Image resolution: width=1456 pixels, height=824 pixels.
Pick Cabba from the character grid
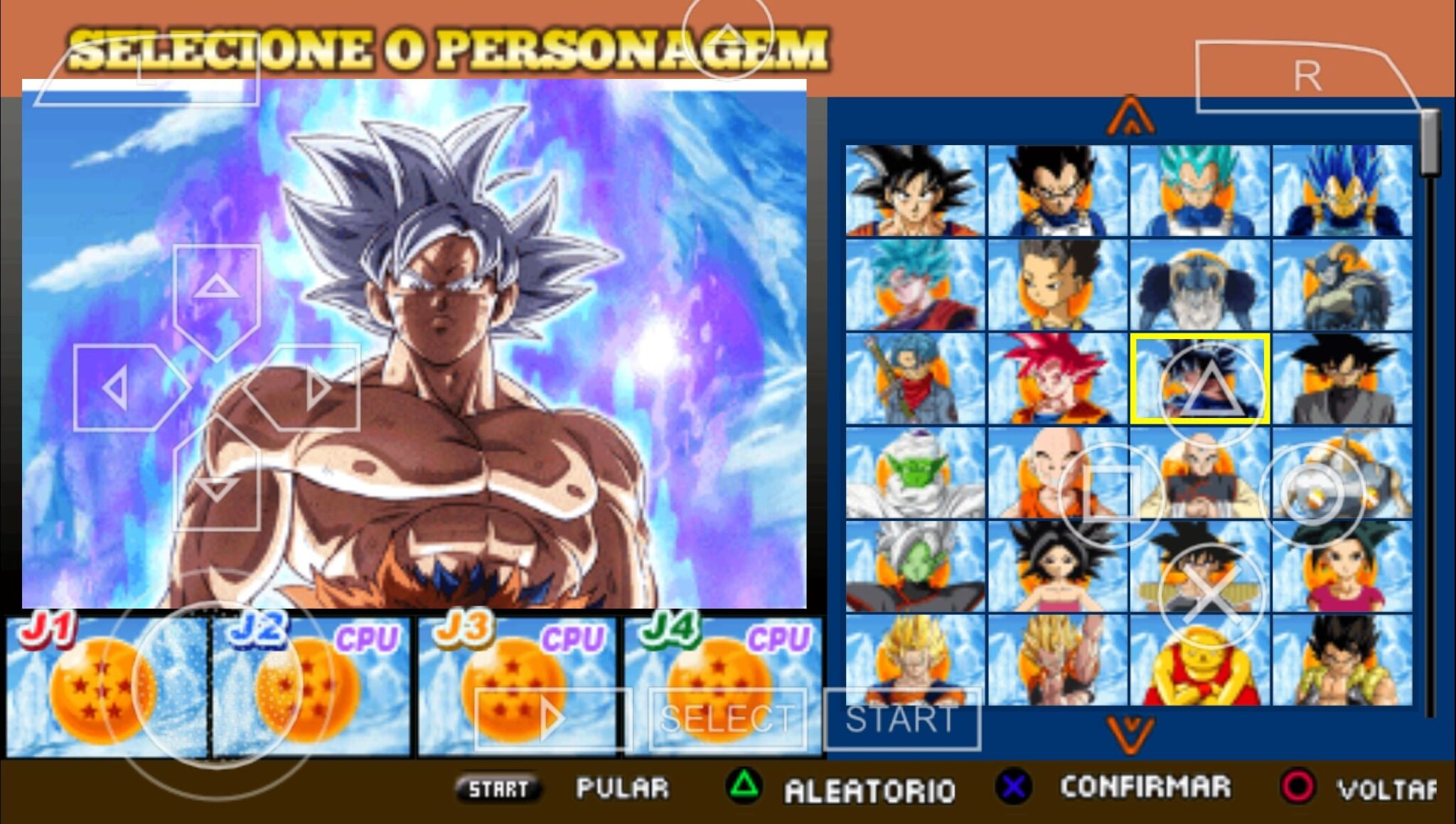pyautogui.click(x=1057, y=285)
